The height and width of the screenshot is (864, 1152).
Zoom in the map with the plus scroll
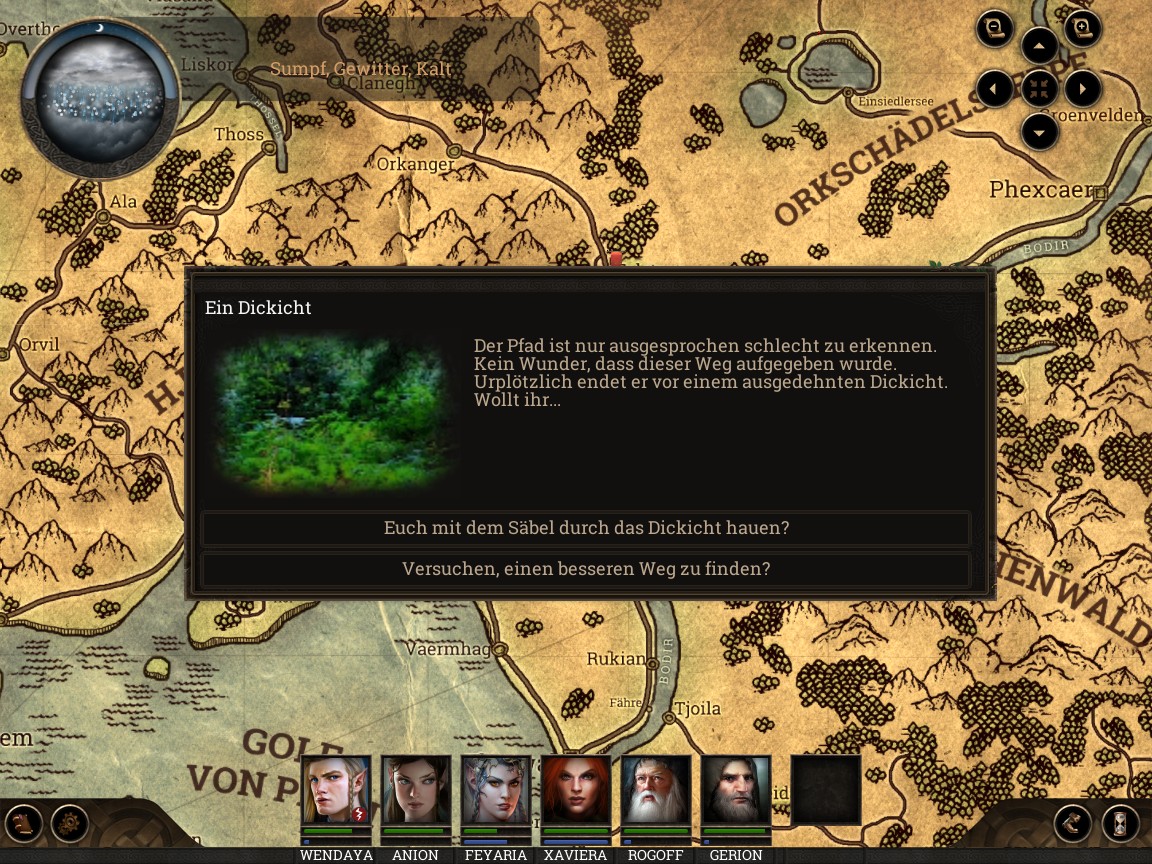(x=1082, y=29)
